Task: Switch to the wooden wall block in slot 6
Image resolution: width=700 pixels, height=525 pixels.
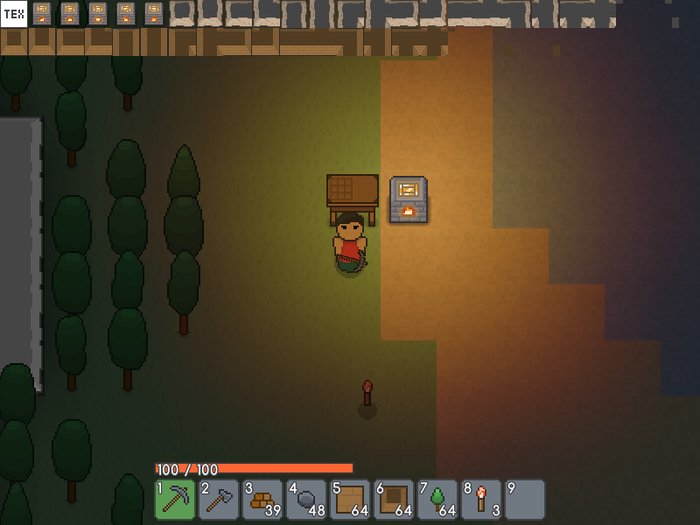Action: click(394, 499)
